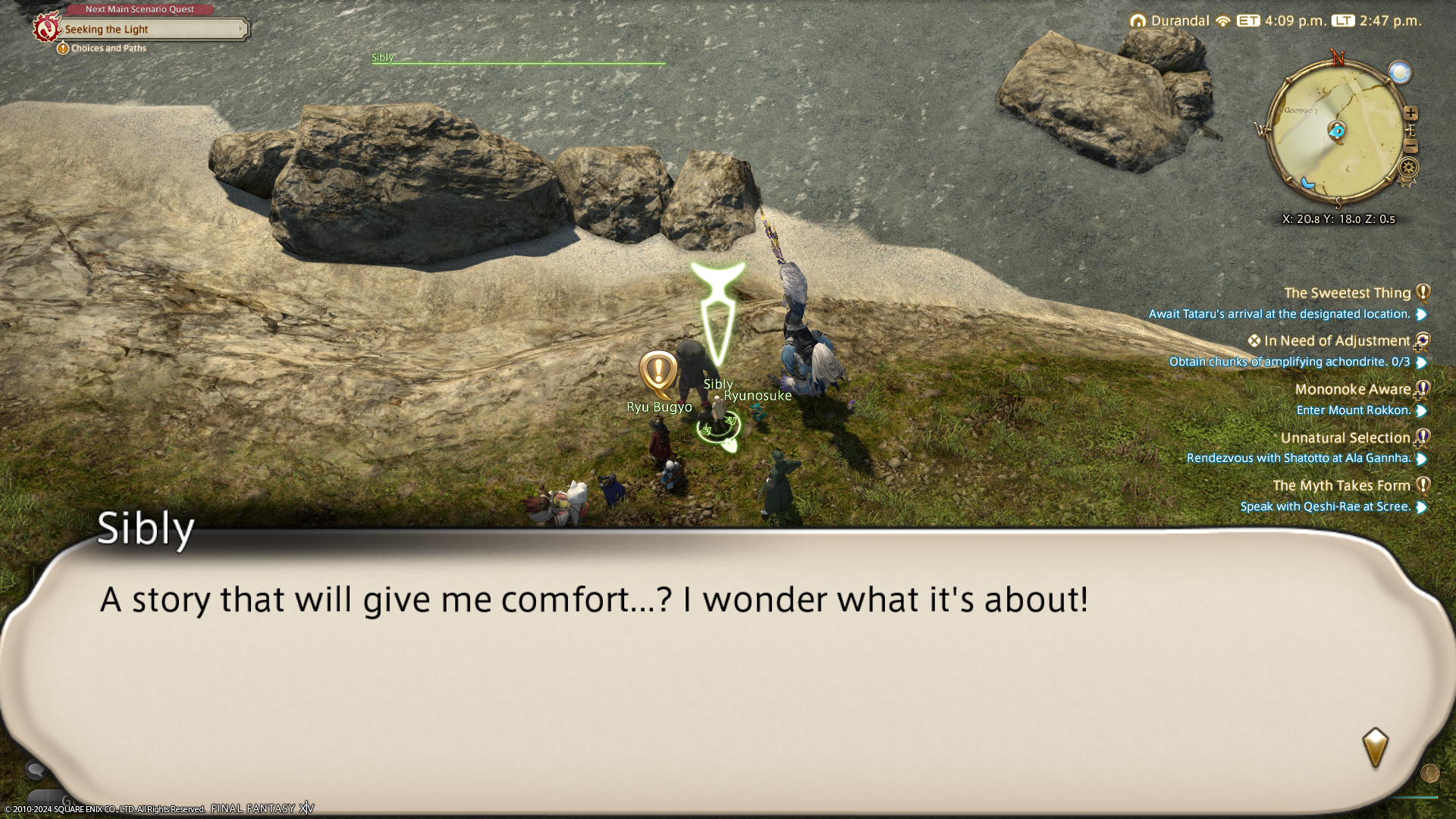Viewport: 1456px width, 819px height.
Task: Choose the Unnatural Selection quest entry
Action: tap(1345, 438)
